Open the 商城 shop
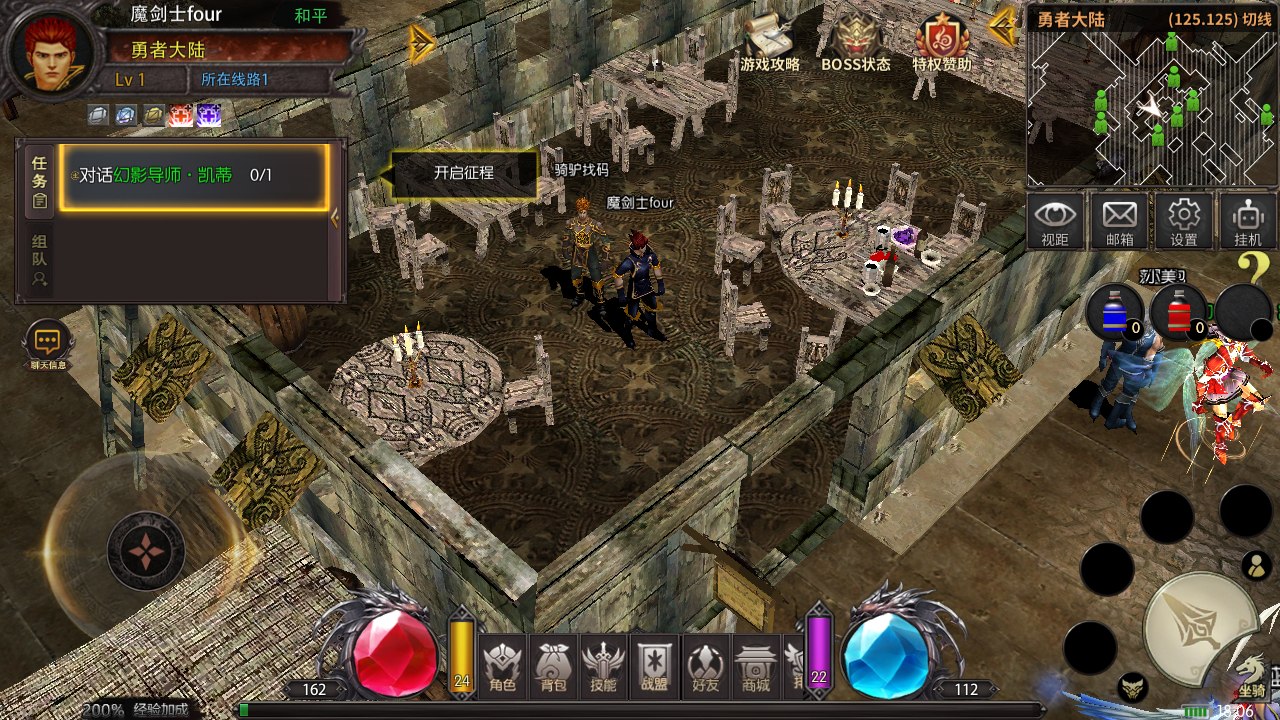 point(756,667)
